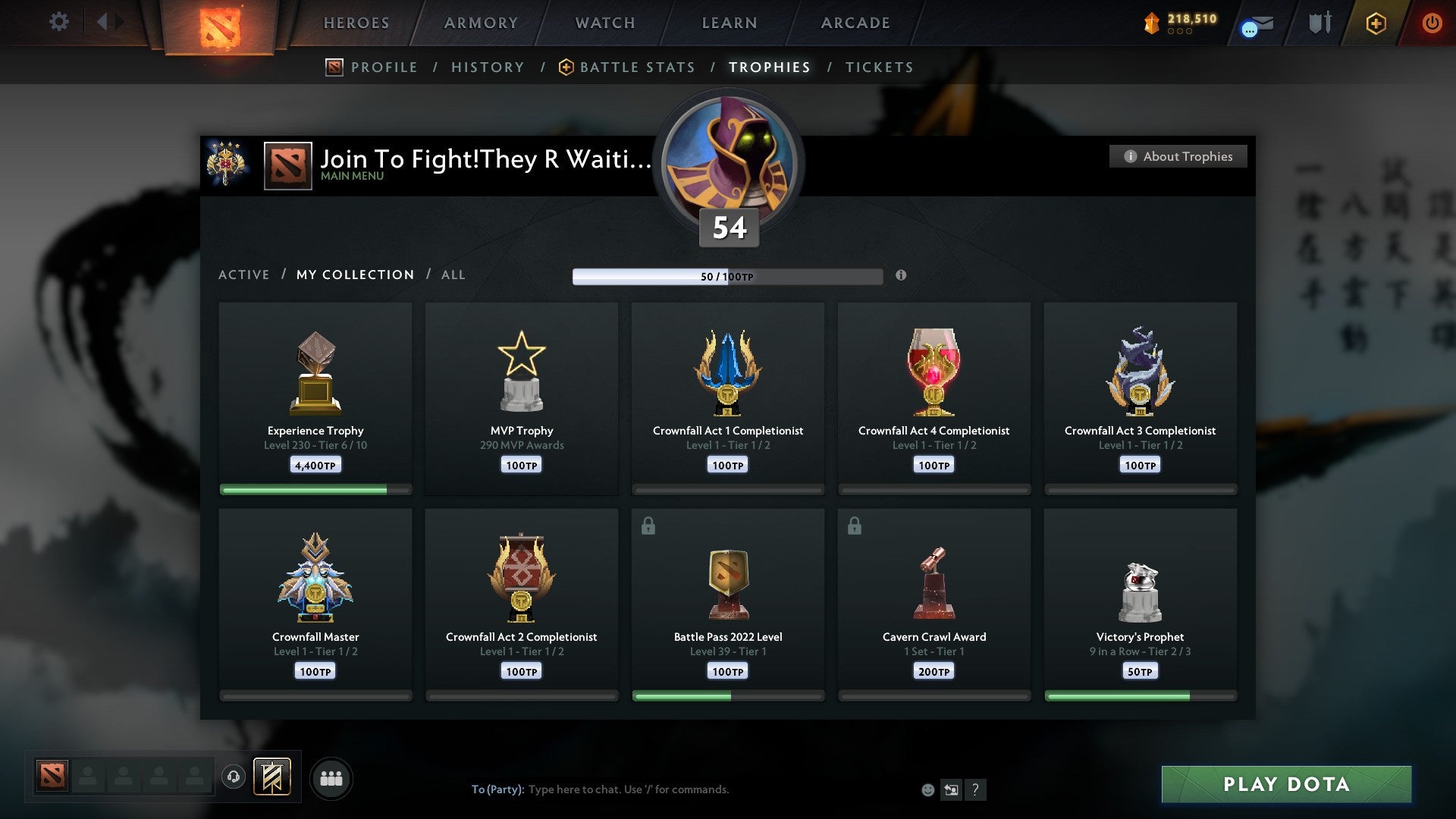Open the emoji picker in chat bar
The width and height of the screenshot is (1456, 819).
tap(927, 789)
